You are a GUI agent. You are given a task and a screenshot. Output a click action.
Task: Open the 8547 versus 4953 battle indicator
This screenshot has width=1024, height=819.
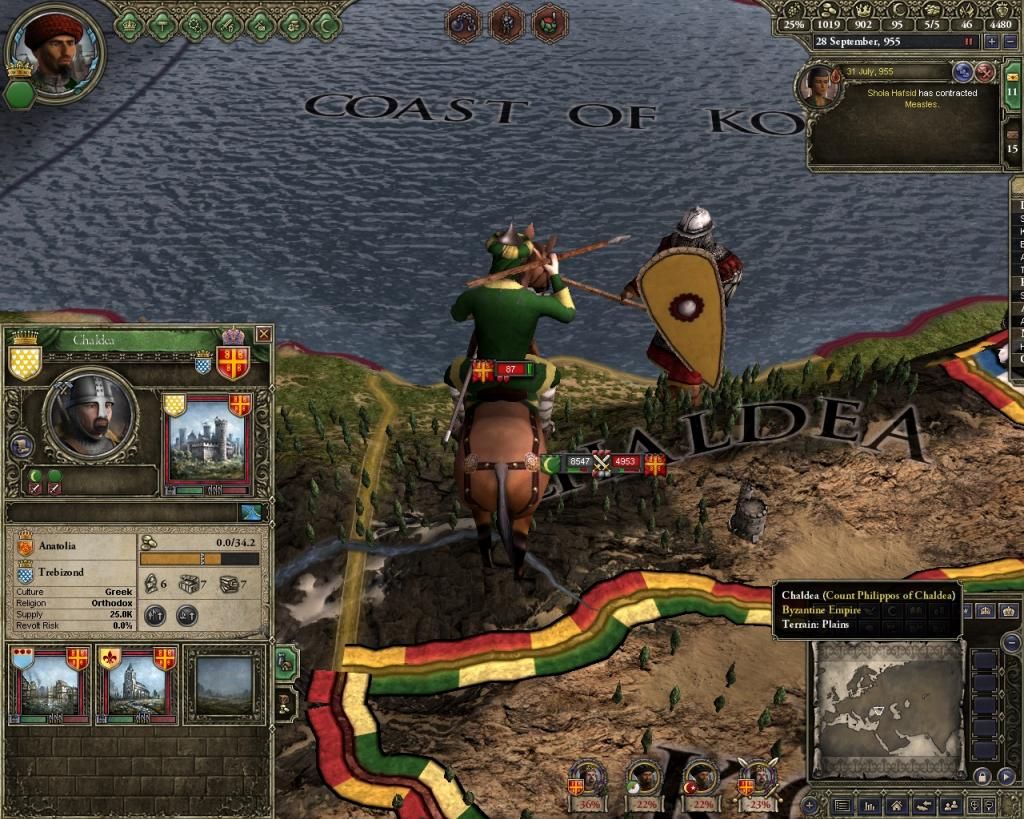pos(600,462)
